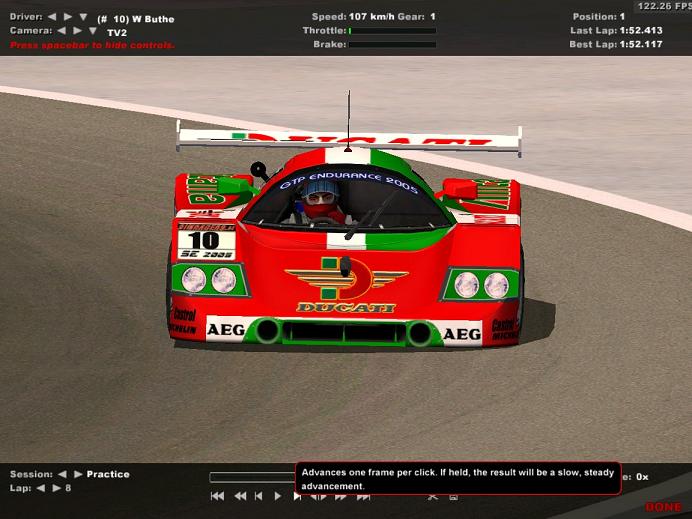
Task: Step the replay back one frame
Action: pos(259,496)
